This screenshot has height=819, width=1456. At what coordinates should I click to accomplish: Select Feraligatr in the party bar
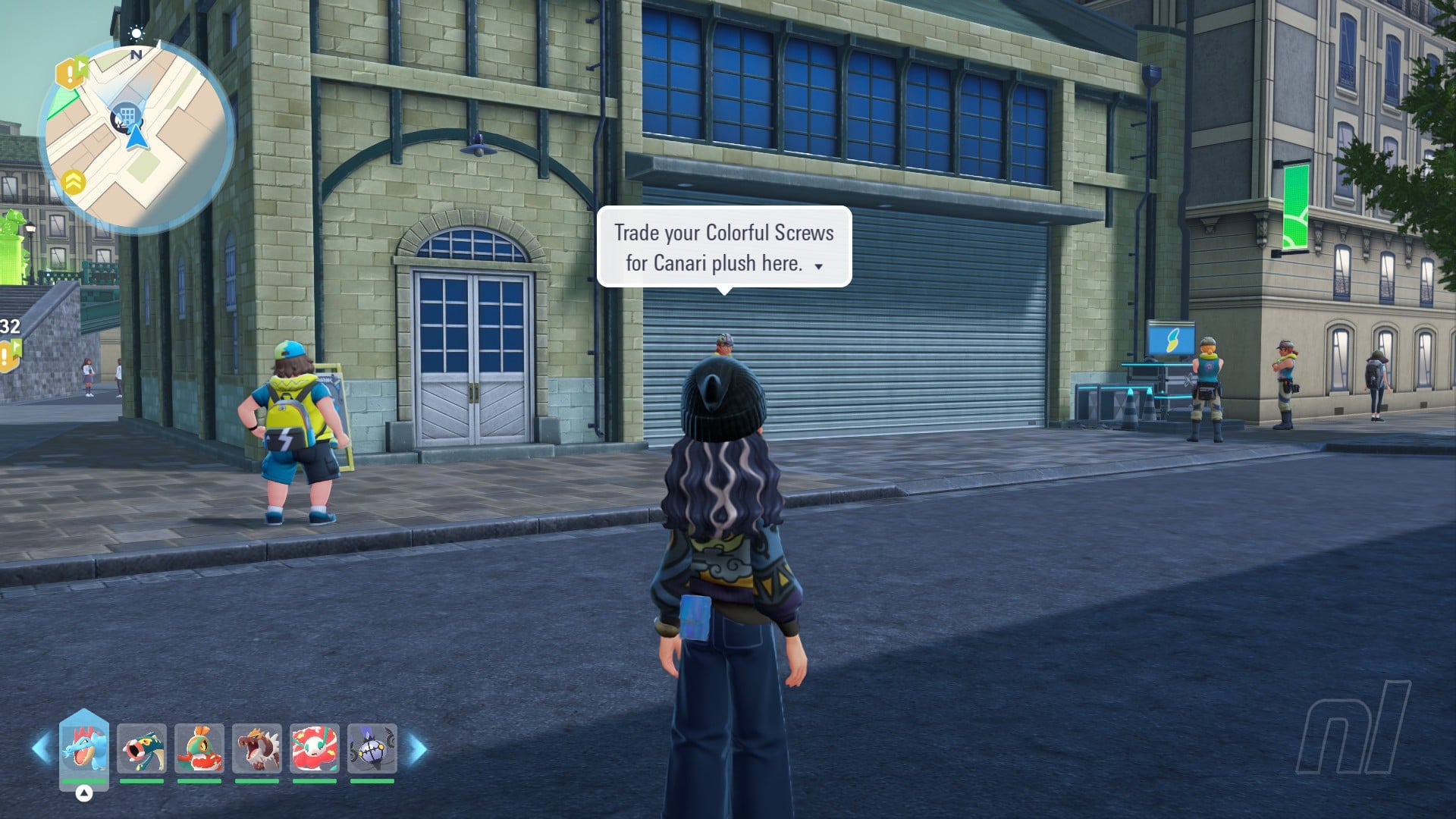84,748
